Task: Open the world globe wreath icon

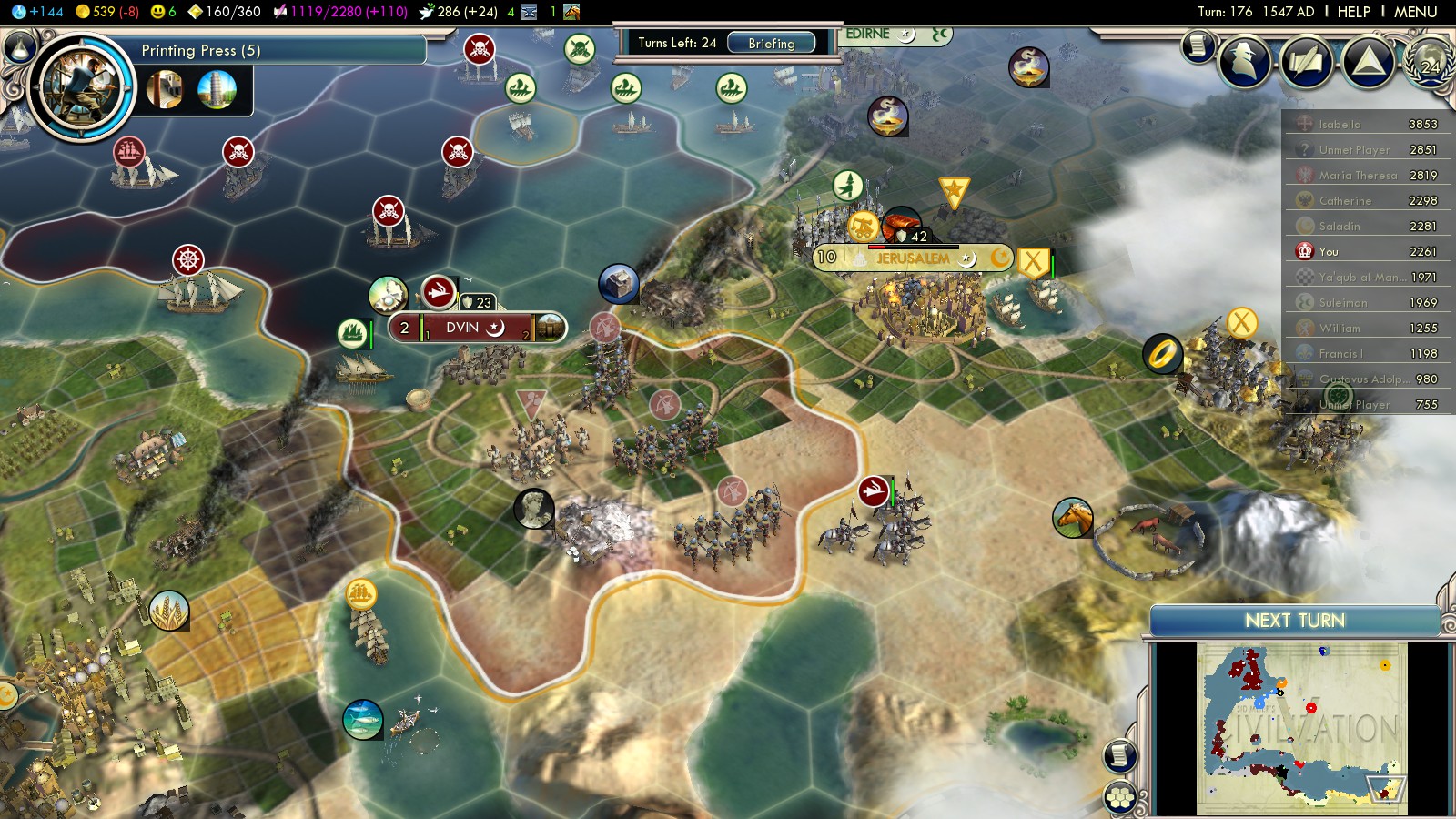Action: pyautogui.click(x=1431, y=62)
